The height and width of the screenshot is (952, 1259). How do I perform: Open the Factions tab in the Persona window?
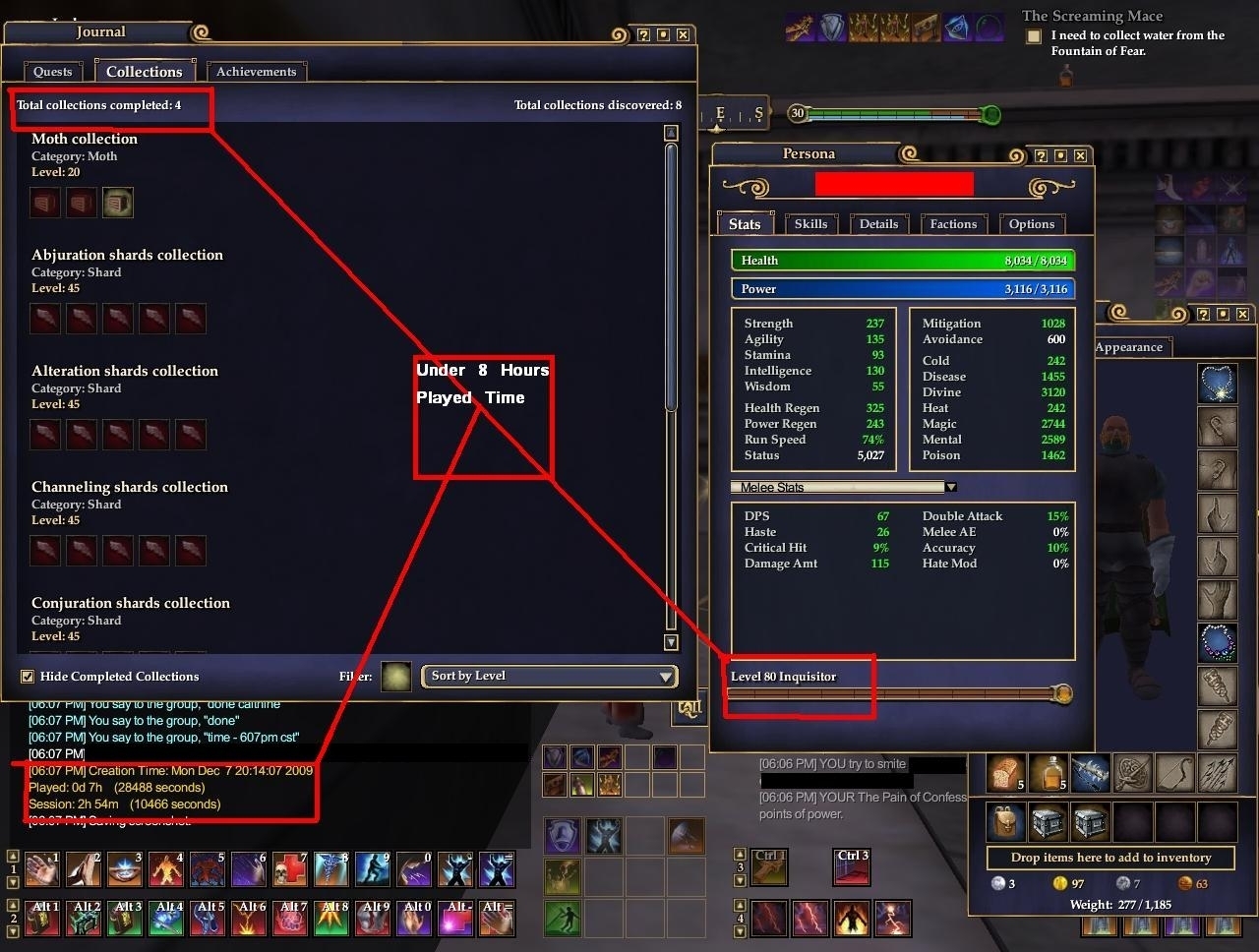click(952, 223)
